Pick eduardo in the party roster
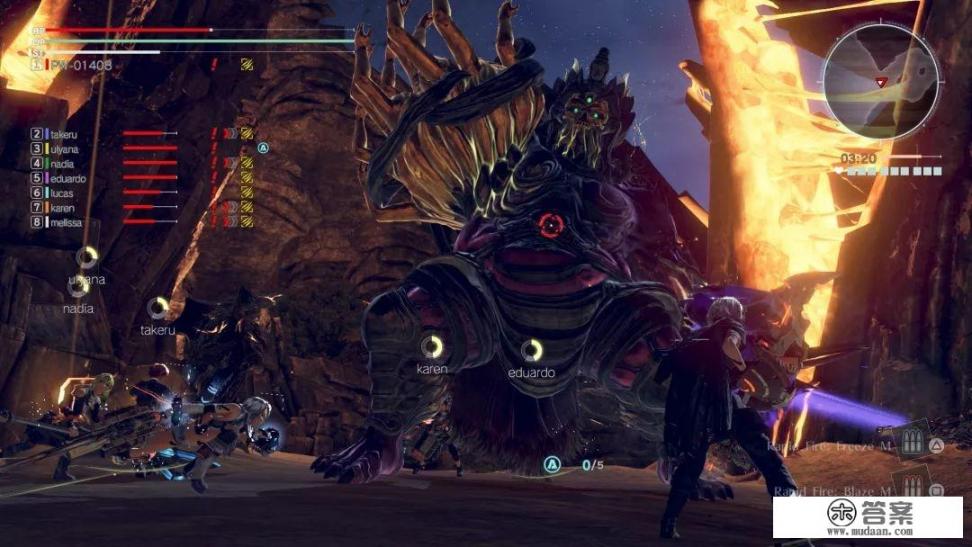This screenshot has height=547, width=972. tap(65, 178)
